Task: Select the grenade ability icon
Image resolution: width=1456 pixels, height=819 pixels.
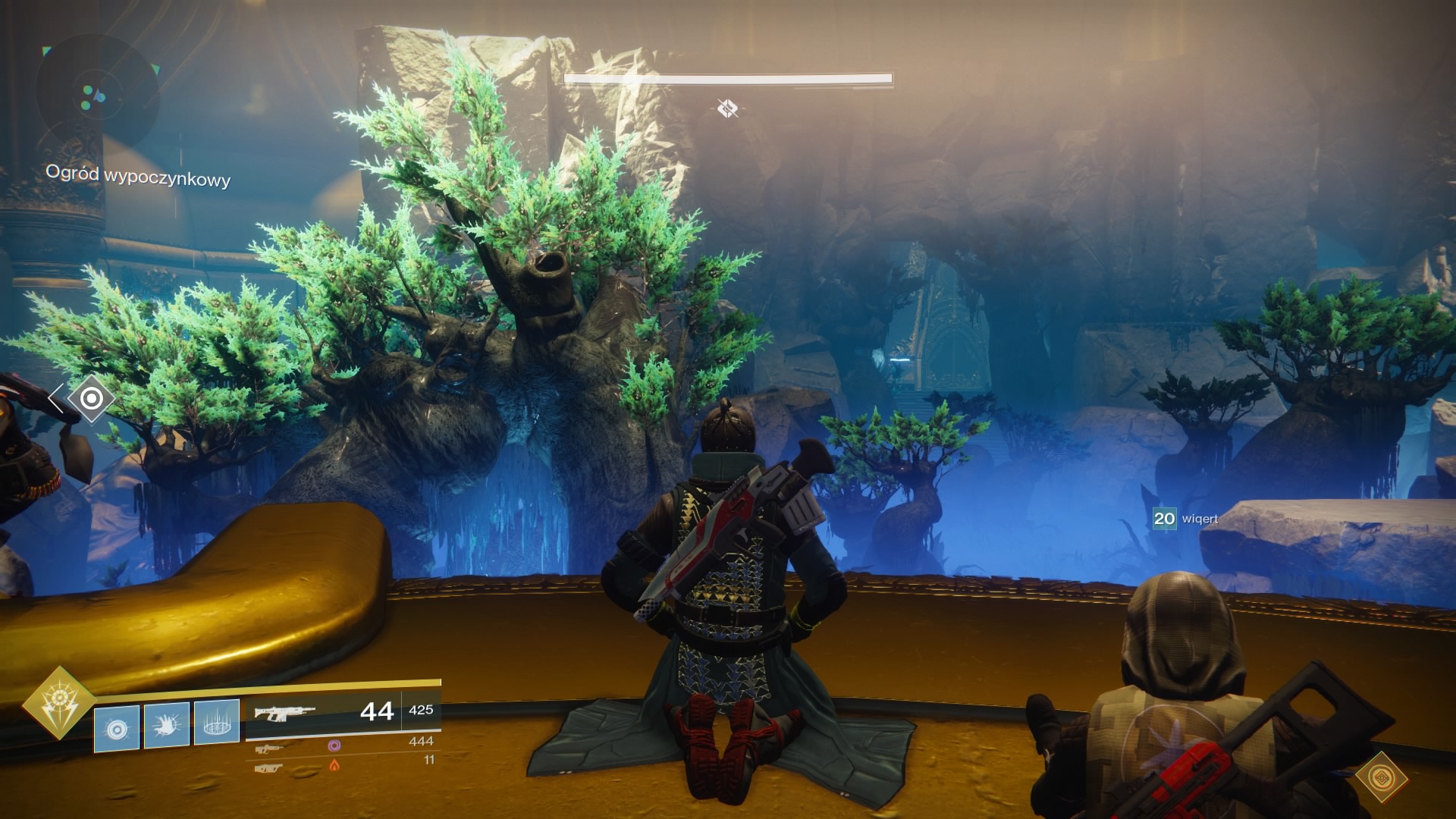Action: (x=117, y=728)
